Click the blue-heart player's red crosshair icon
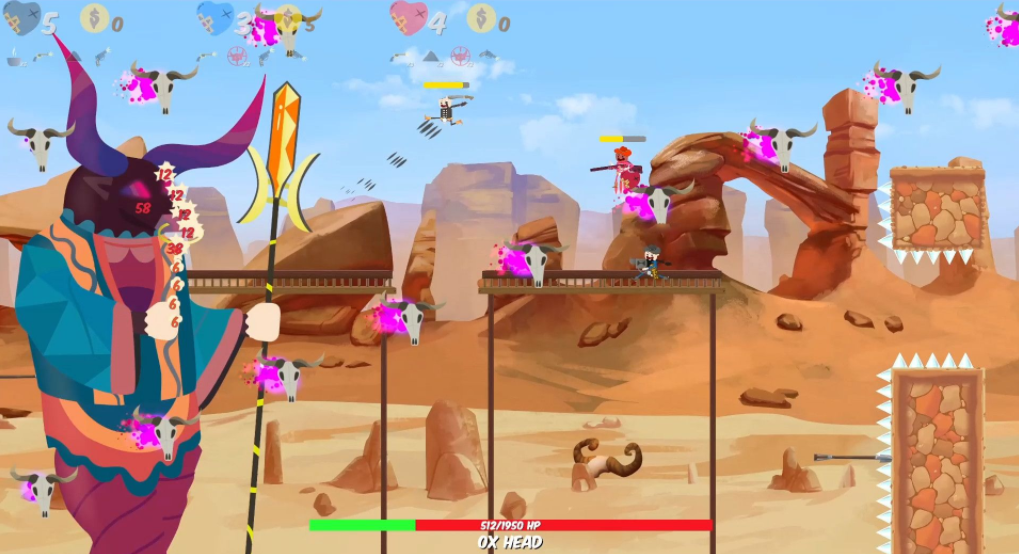1019x554 pixels. (237, 56)
